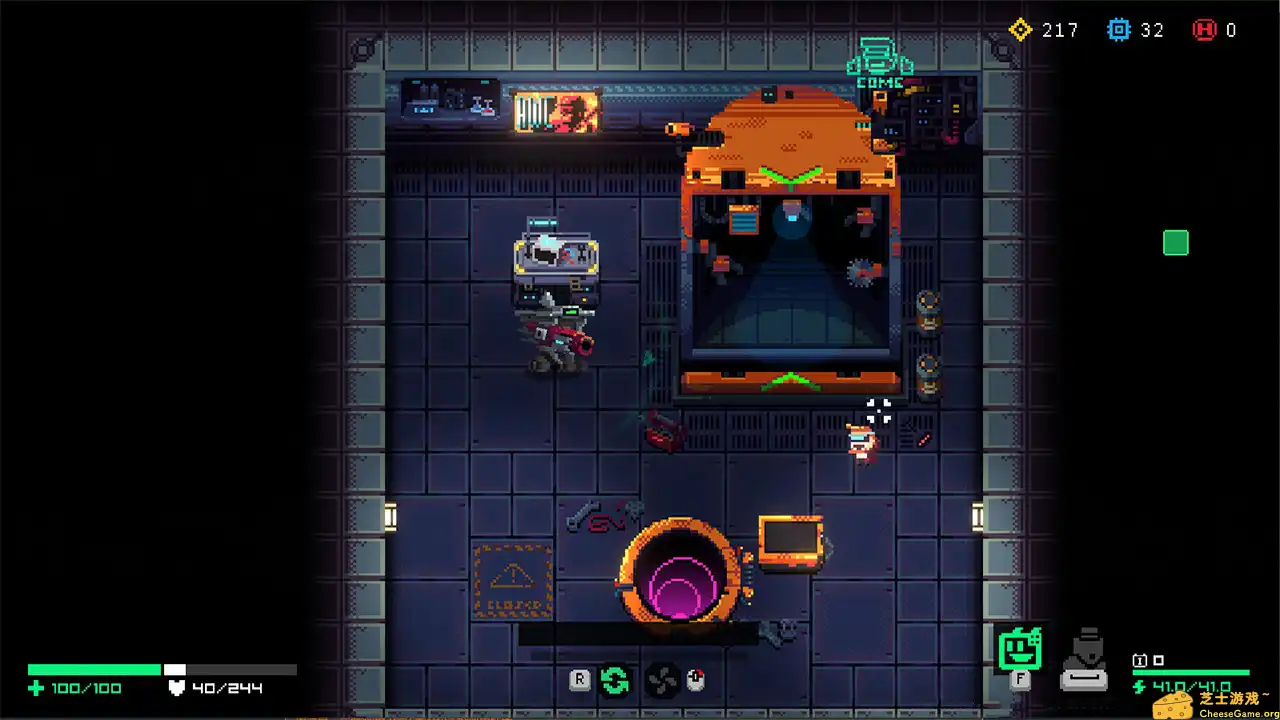Select the dark fan-blade ability icon
Screen dimensions: 1280x720
[661, 681]
